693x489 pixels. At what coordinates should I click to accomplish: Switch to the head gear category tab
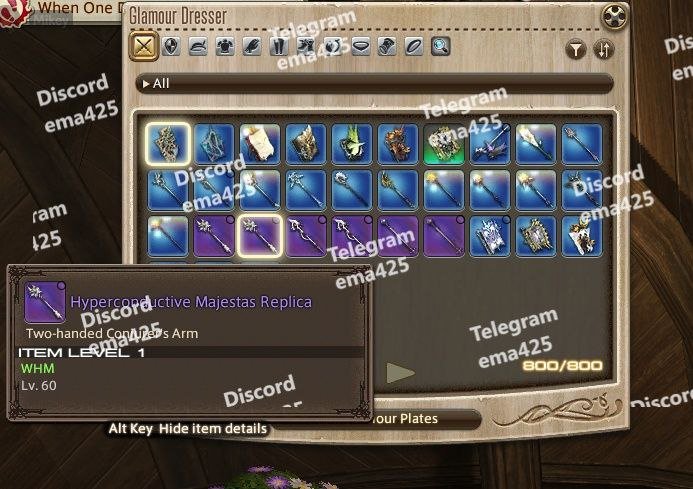point(198,46)
